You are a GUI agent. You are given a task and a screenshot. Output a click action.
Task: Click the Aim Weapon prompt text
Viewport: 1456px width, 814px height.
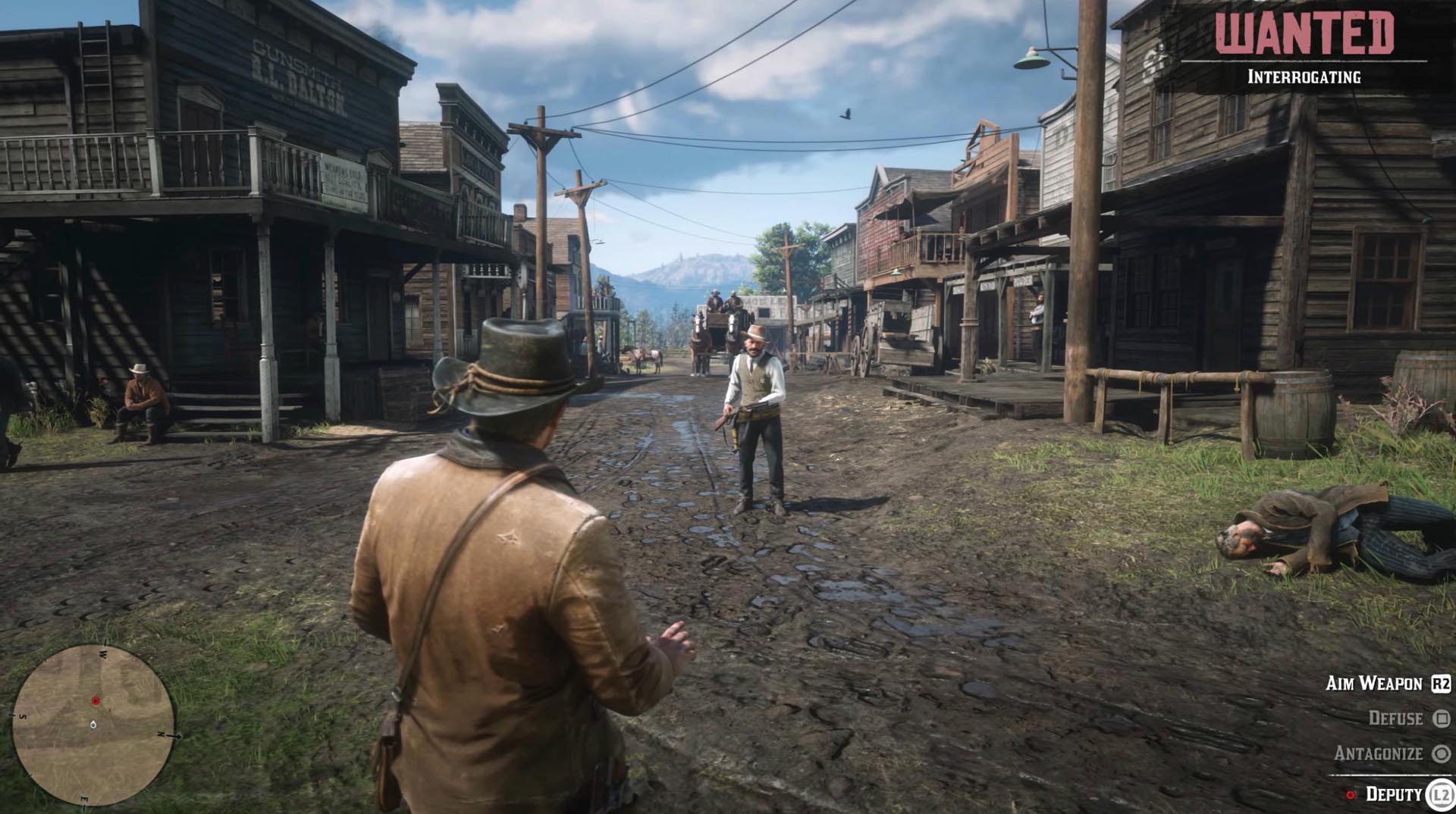click(x=1376, y=684)
